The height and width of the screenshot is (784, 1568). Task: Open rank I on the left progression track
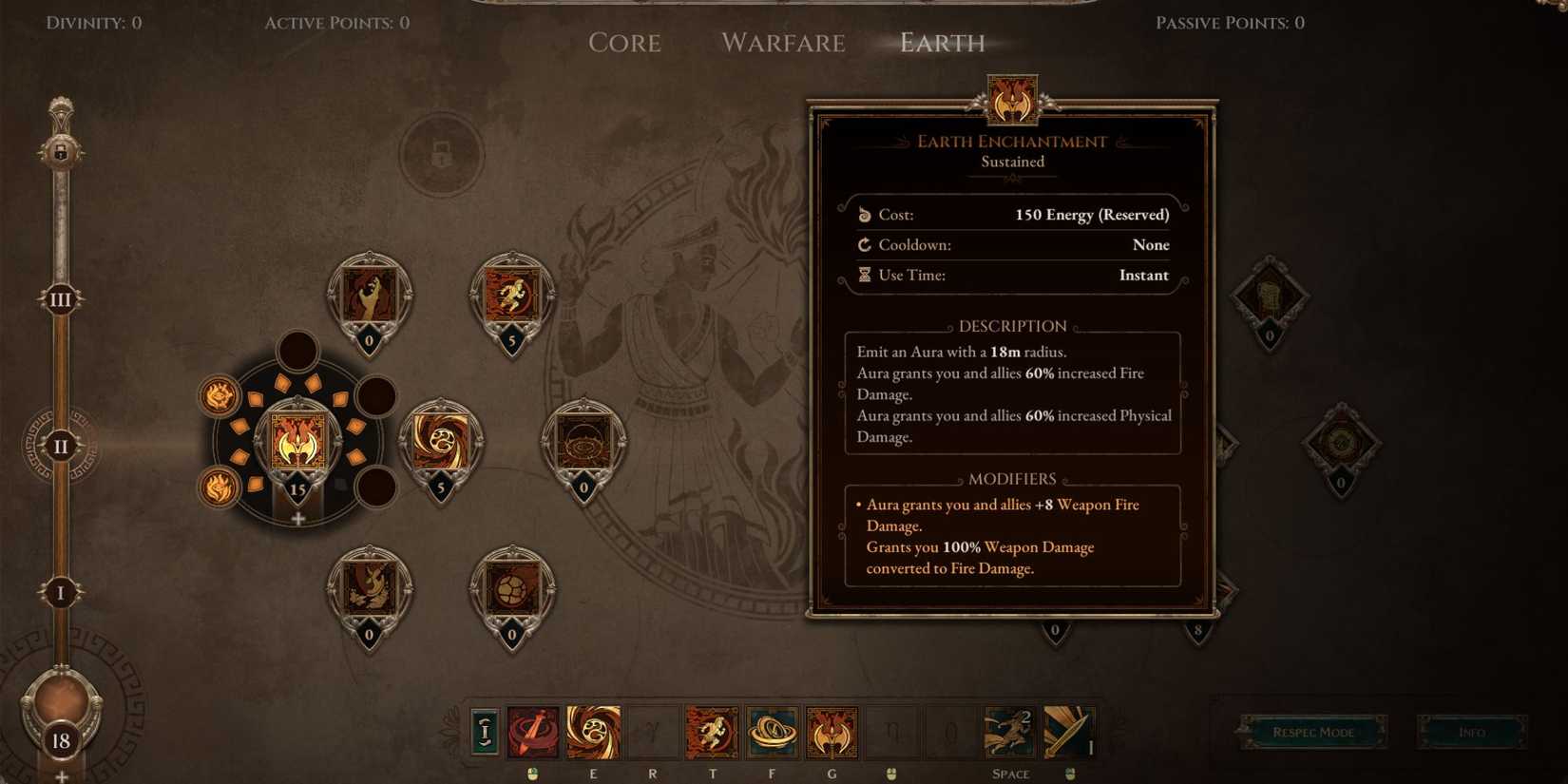[x=61, y=592]
